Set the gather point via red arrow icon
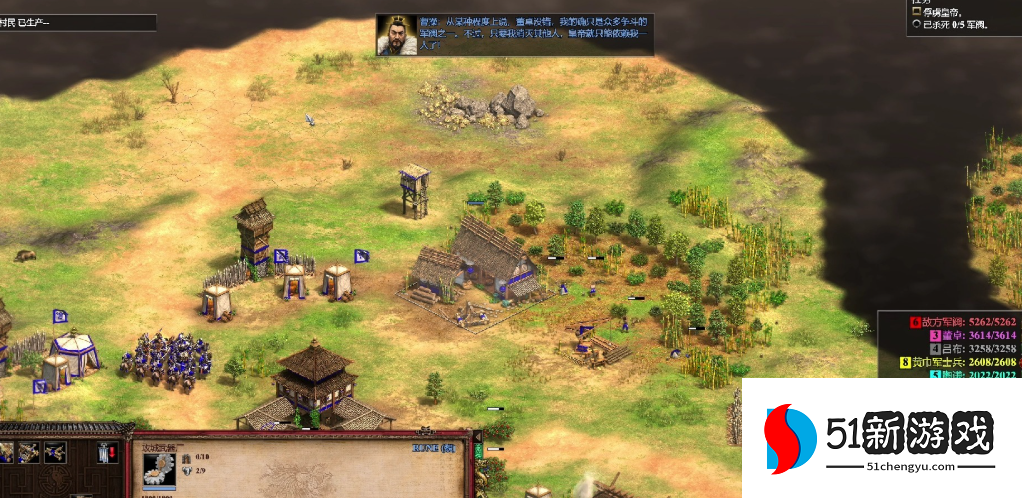 107,453
